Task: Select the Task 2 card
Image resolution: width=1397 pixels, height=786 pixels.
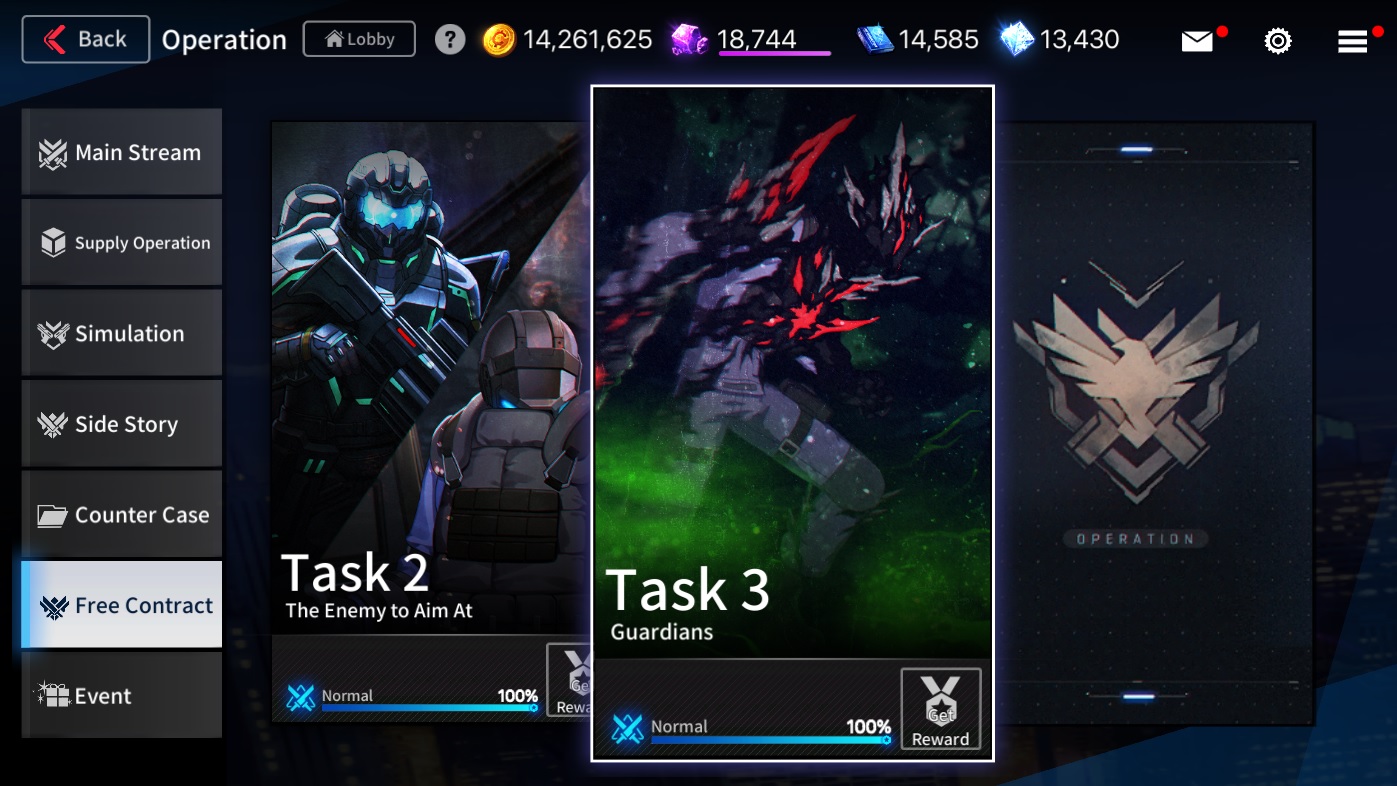Action: click(x=430, y=400)
